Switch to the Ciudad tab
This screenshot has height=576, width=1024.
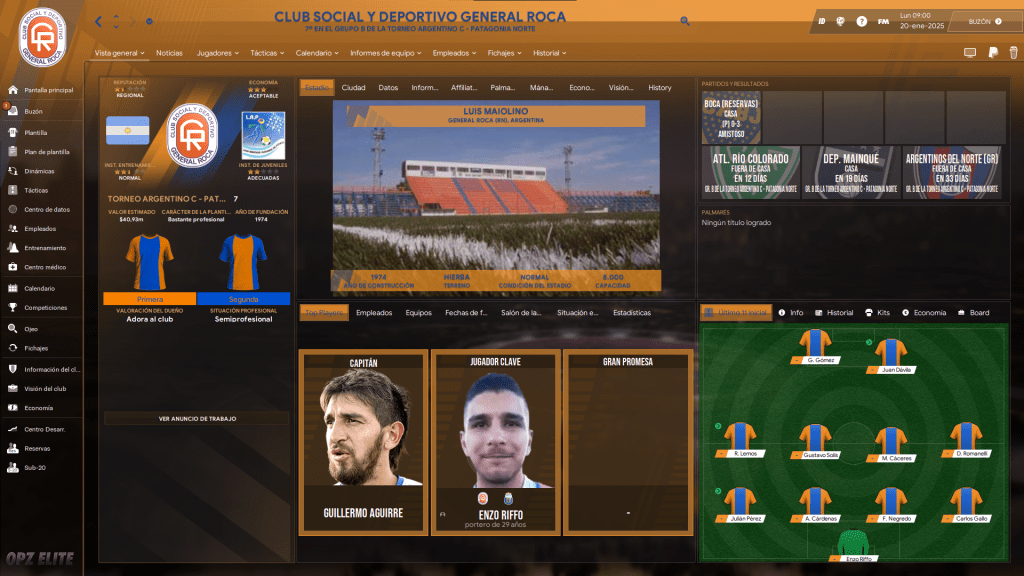coord(353,88)
